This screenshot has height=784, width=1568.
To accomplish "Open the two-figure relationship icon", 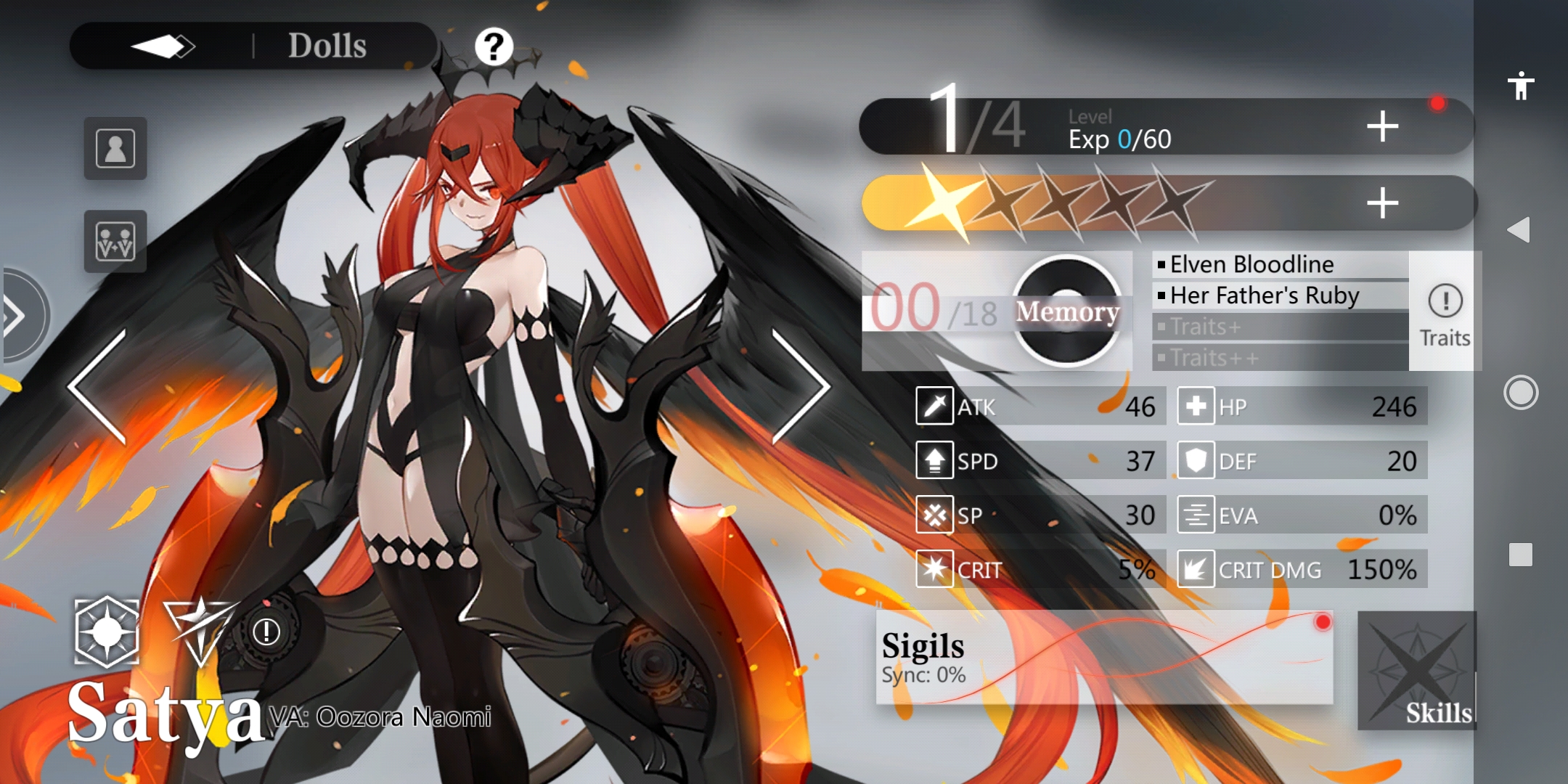I will point(115,242).
